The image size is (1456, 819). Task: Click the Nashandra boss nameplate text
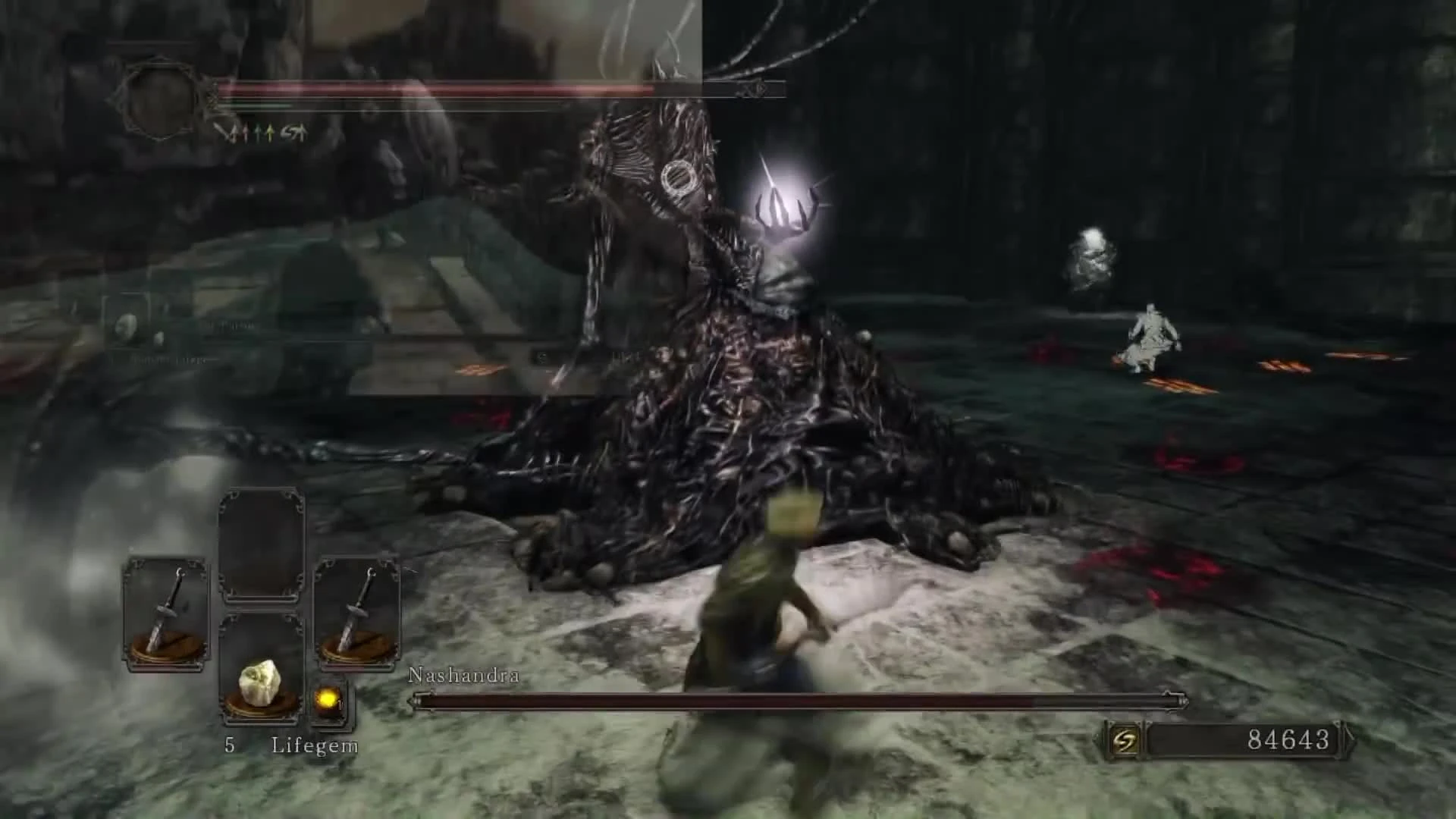click(464, 673)
